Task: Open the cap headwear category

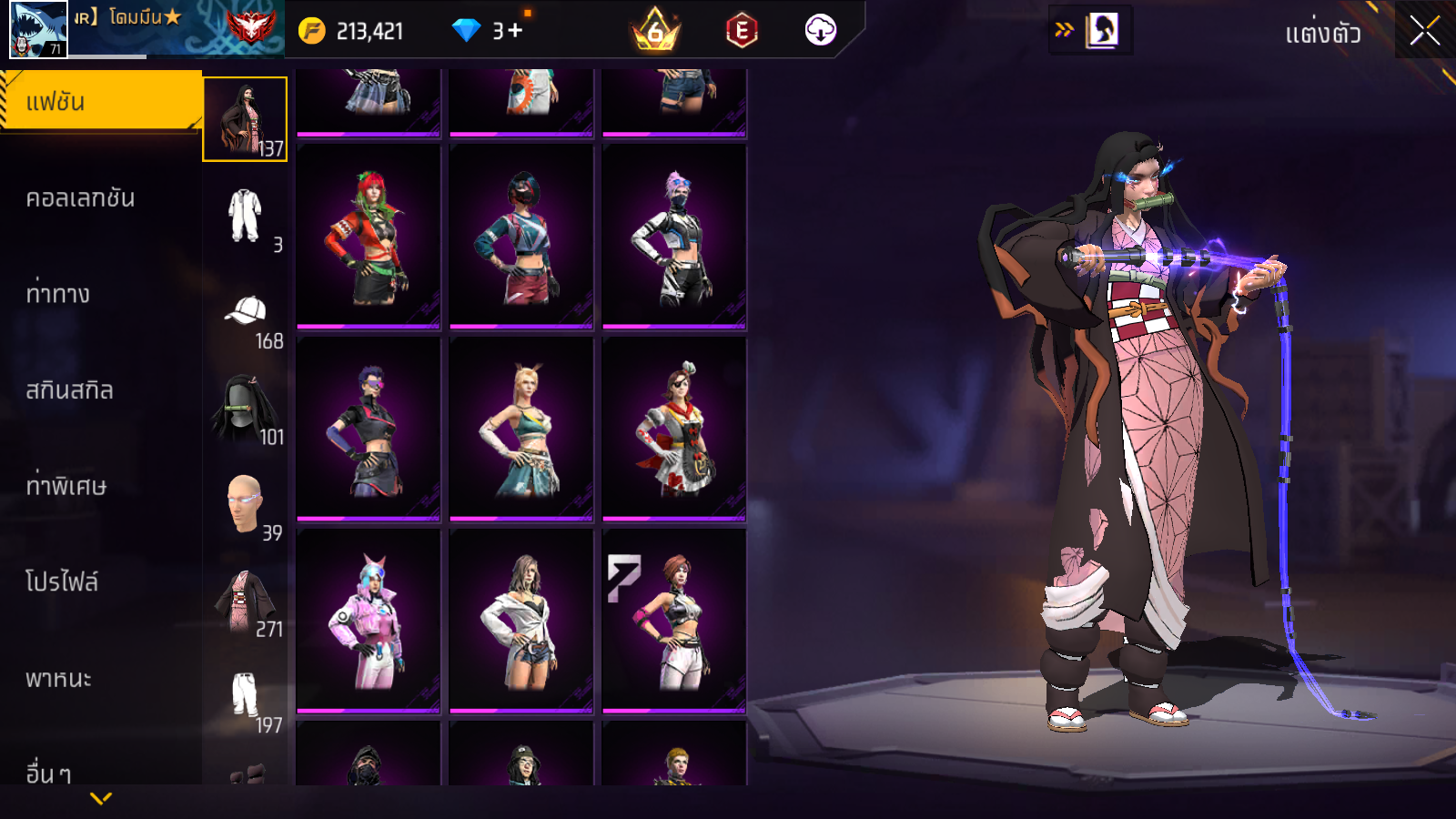Action: click(246, 312)
